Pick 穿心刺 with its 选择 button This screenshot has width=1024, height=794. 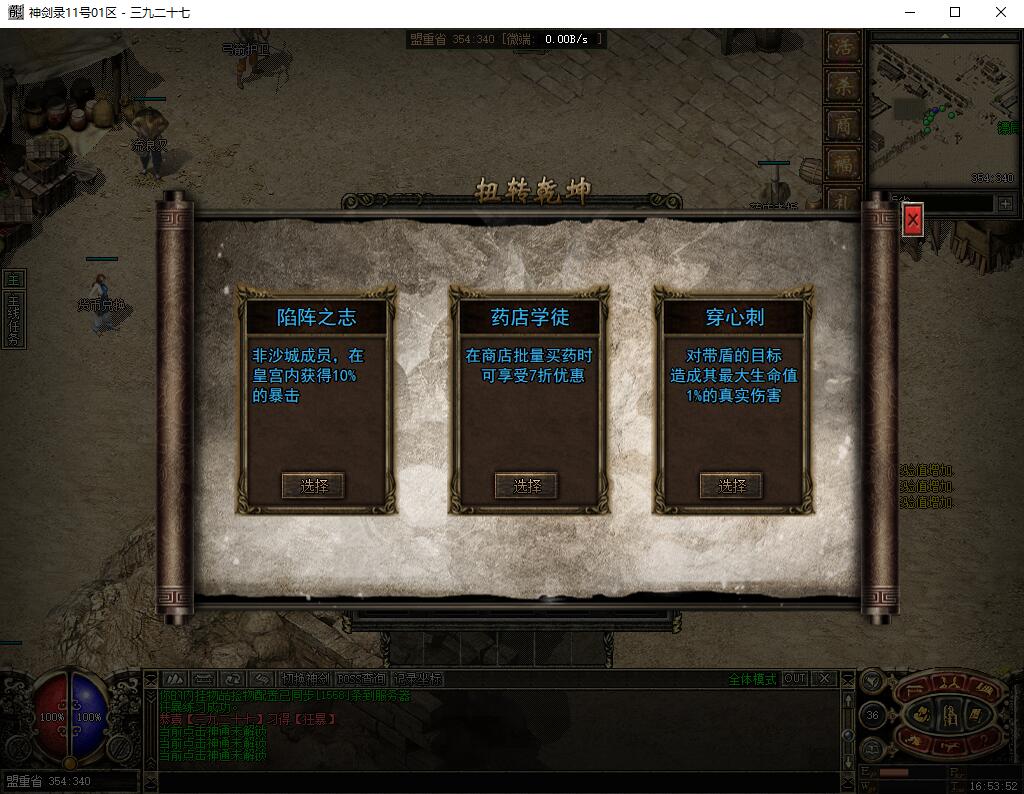[731, 486]
